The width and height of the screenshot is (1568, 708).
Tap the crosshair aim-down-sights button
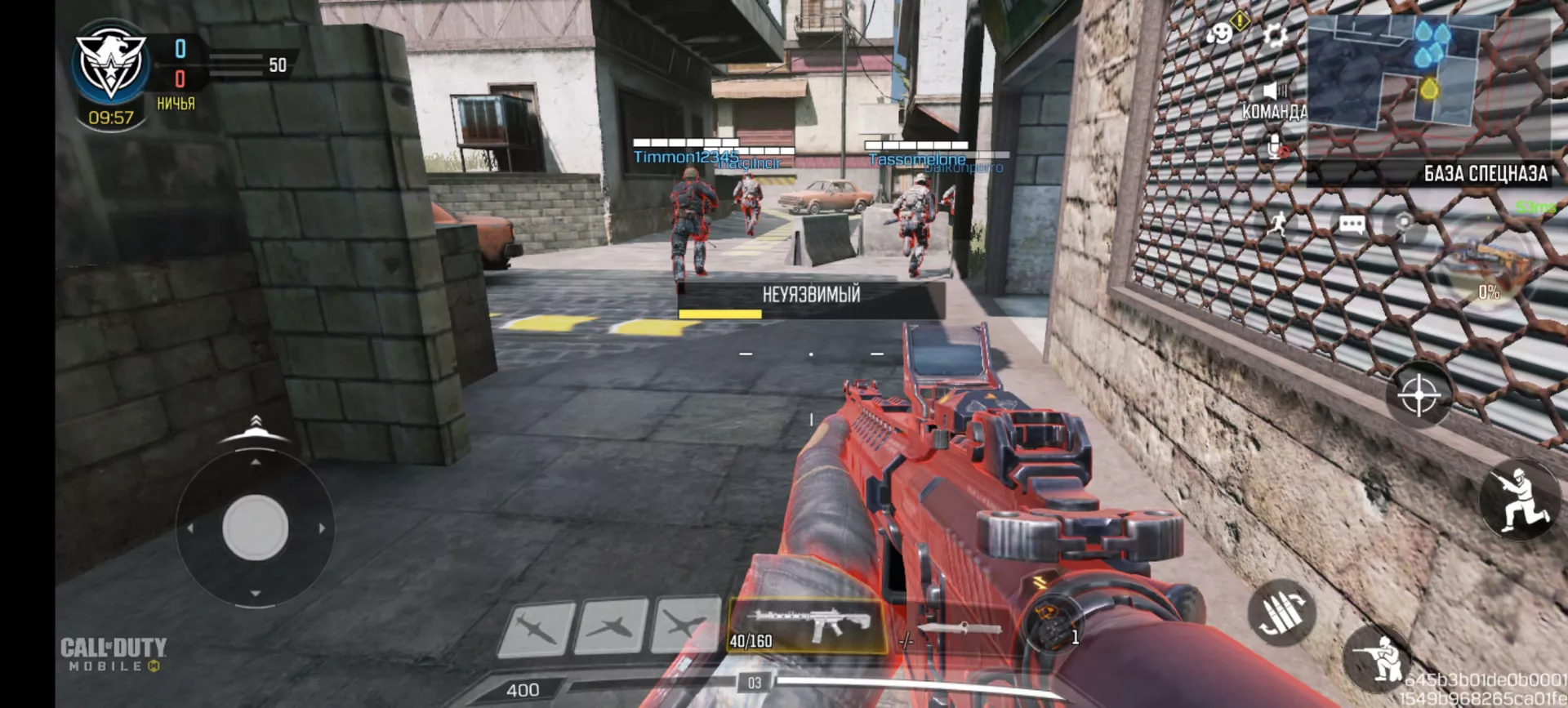(x=1419, y=395)
